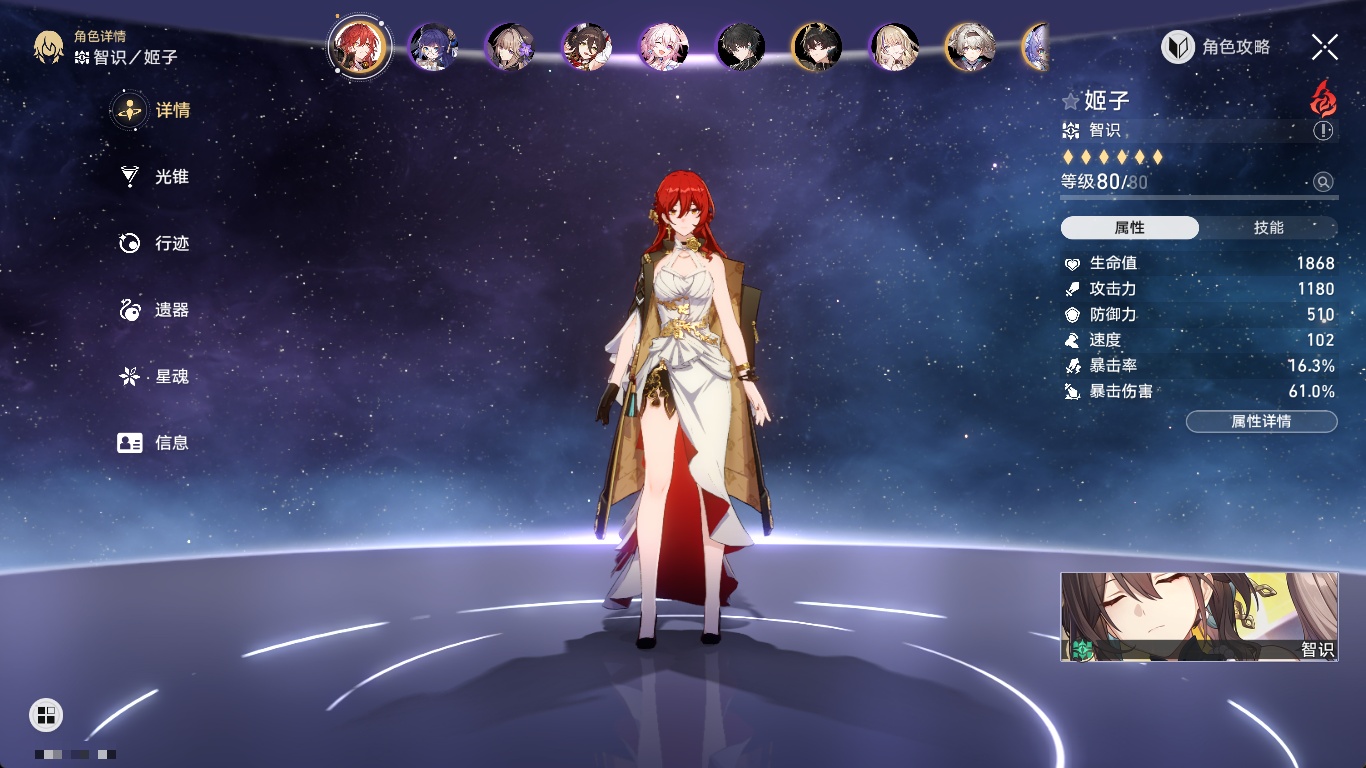This screenshot has height=768, width=1366.
Task: Show full stats via 属性详情 button
Action: (x=1261, y=422)
